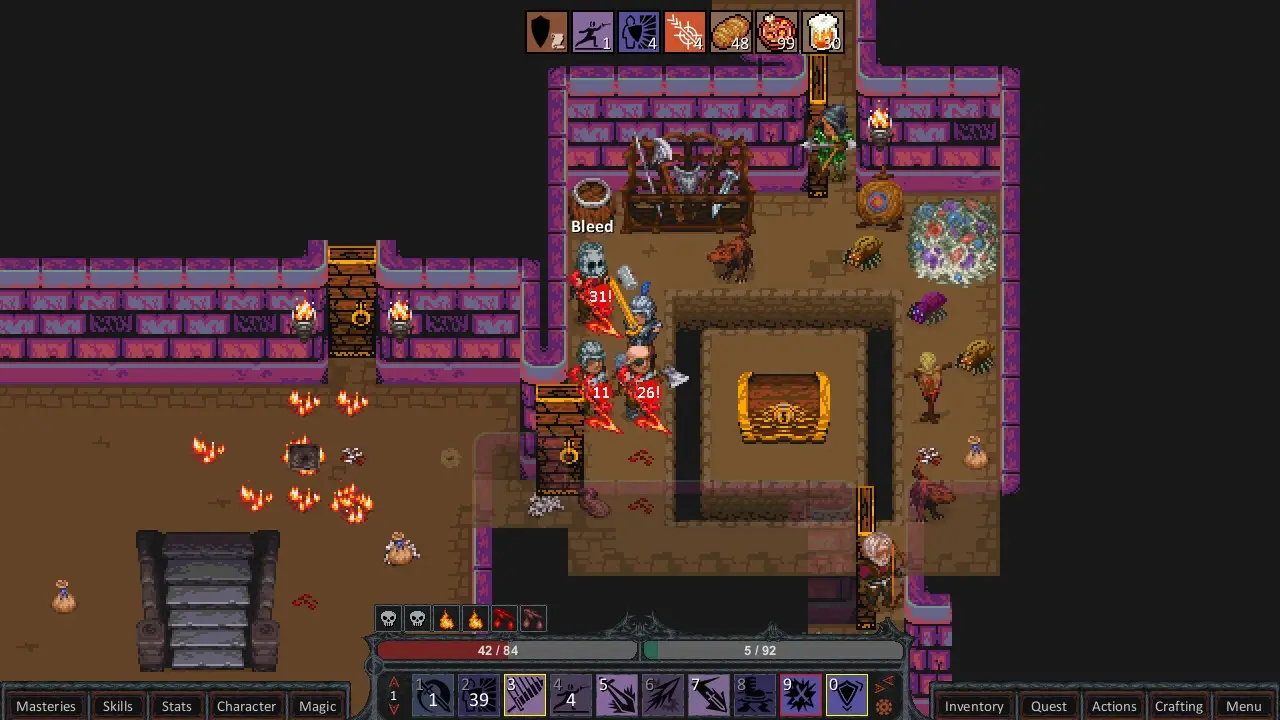Open the Crafting window
Screen dimensions: 1280x720
pyautogui.click(x=1178, y=706)
